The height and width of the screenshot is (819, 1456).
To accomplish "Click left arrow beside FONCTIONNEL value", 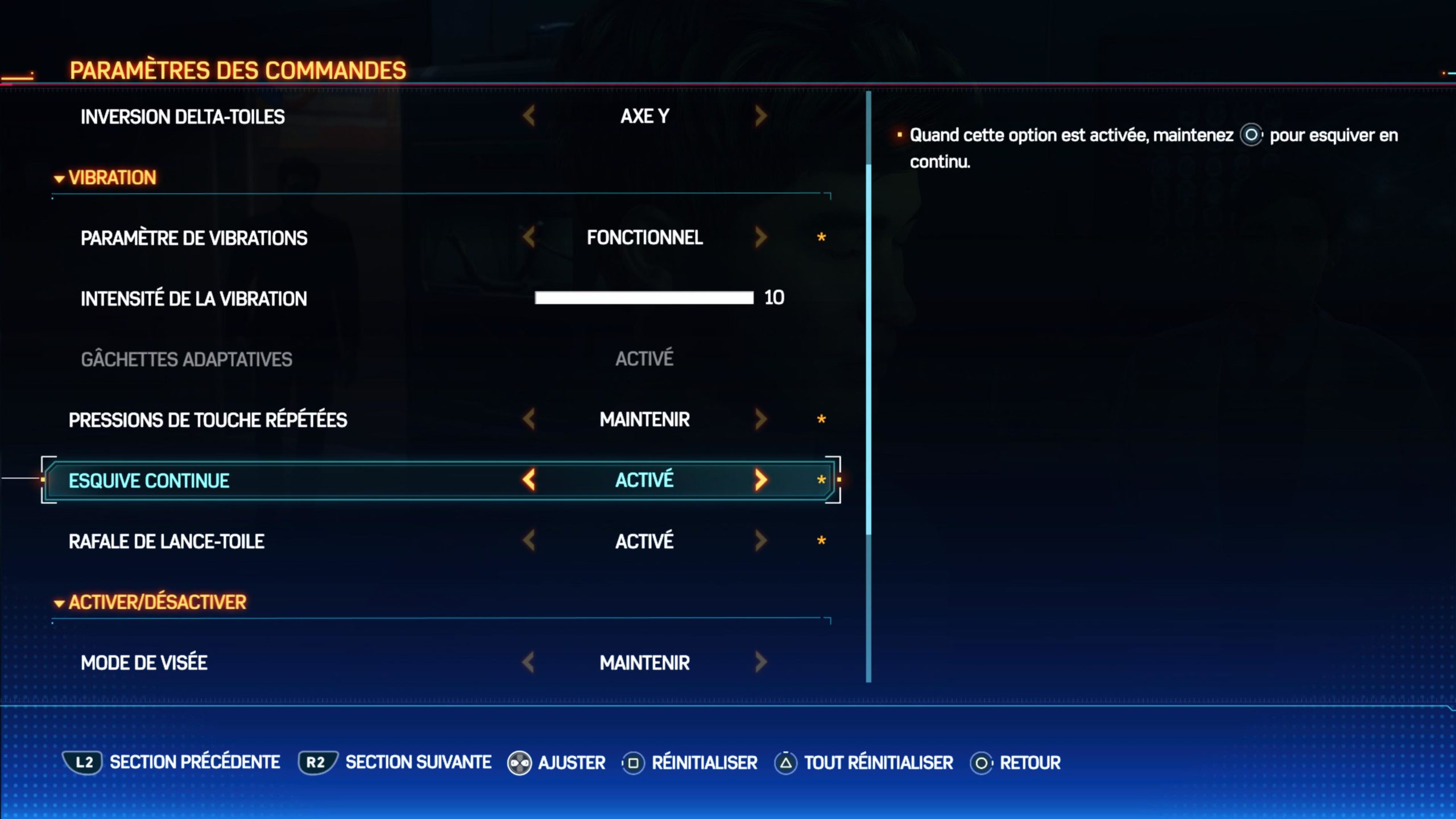I will click(529, 237).
